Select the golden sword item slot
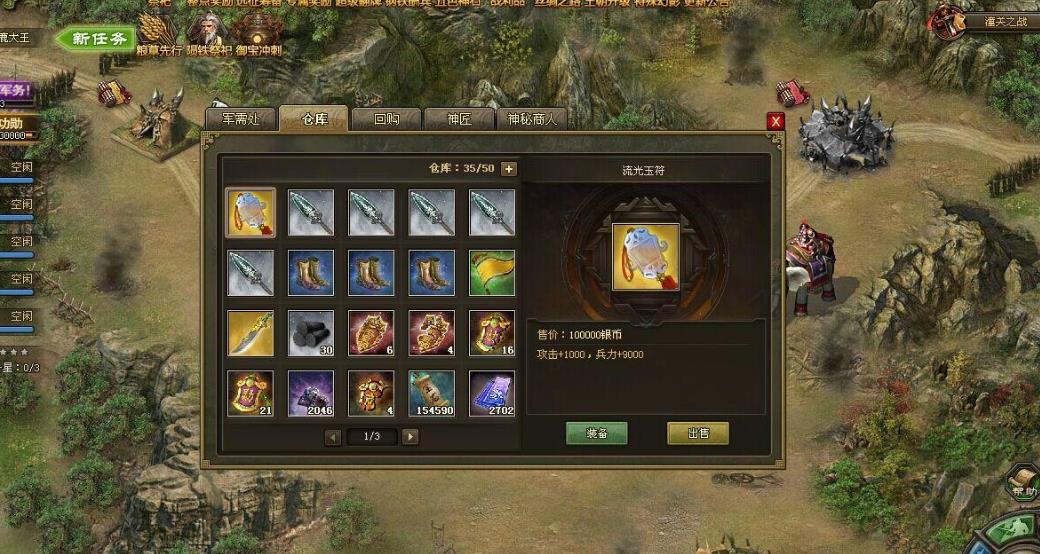 click(x=250, y=333)
